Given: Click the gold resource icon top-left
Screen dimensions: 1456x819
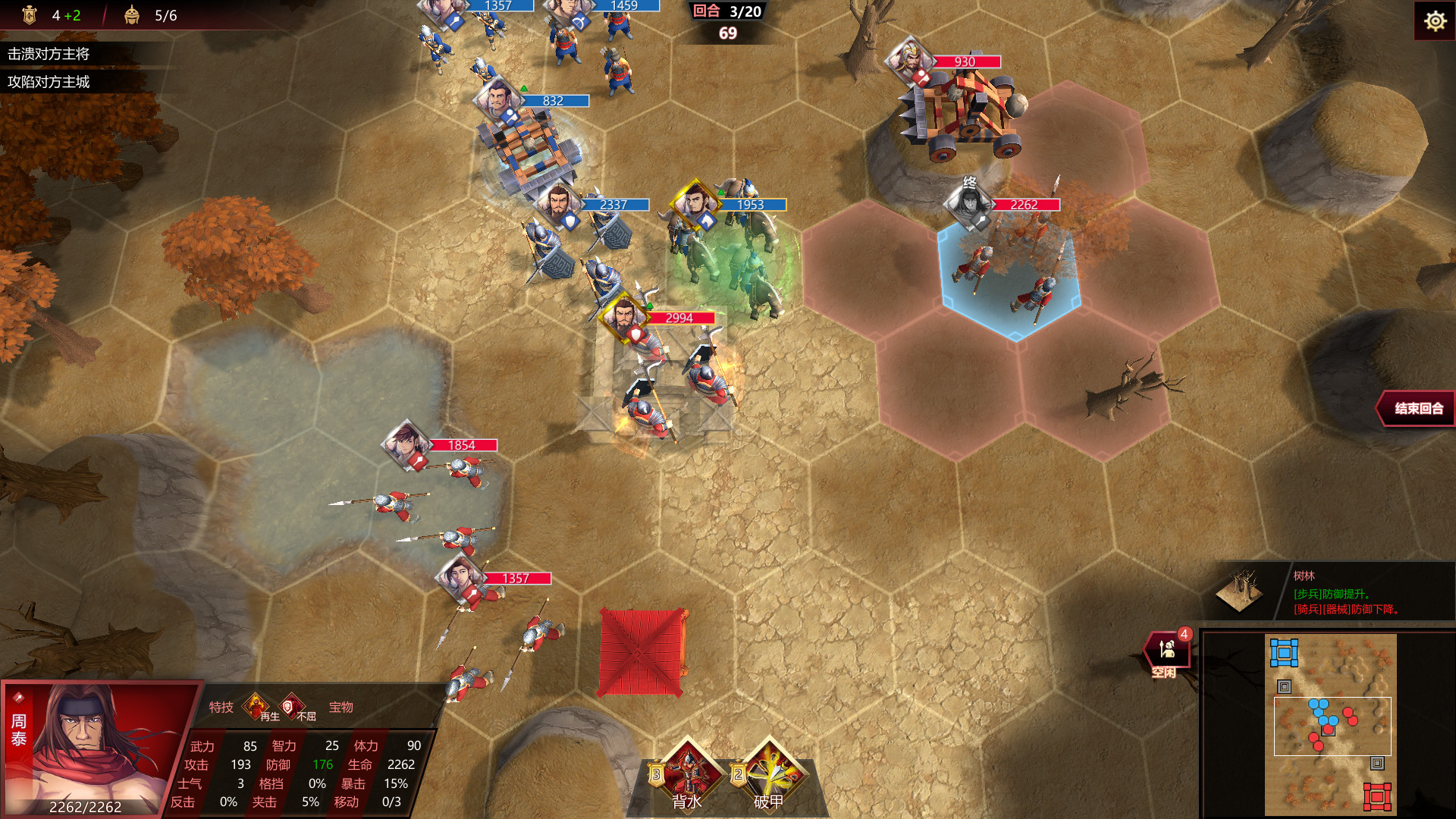Looking at the screenshot, I should 29,13.
